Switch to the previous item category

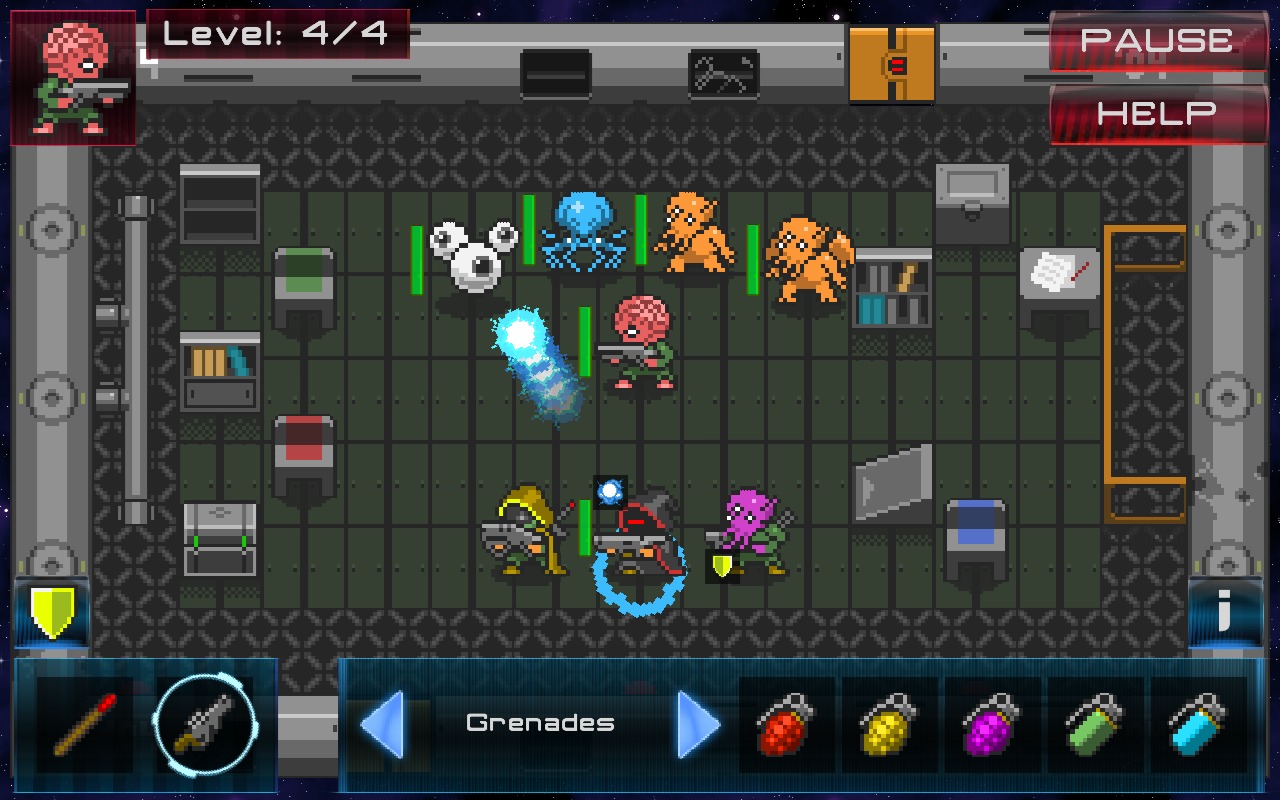click(382, 724)
